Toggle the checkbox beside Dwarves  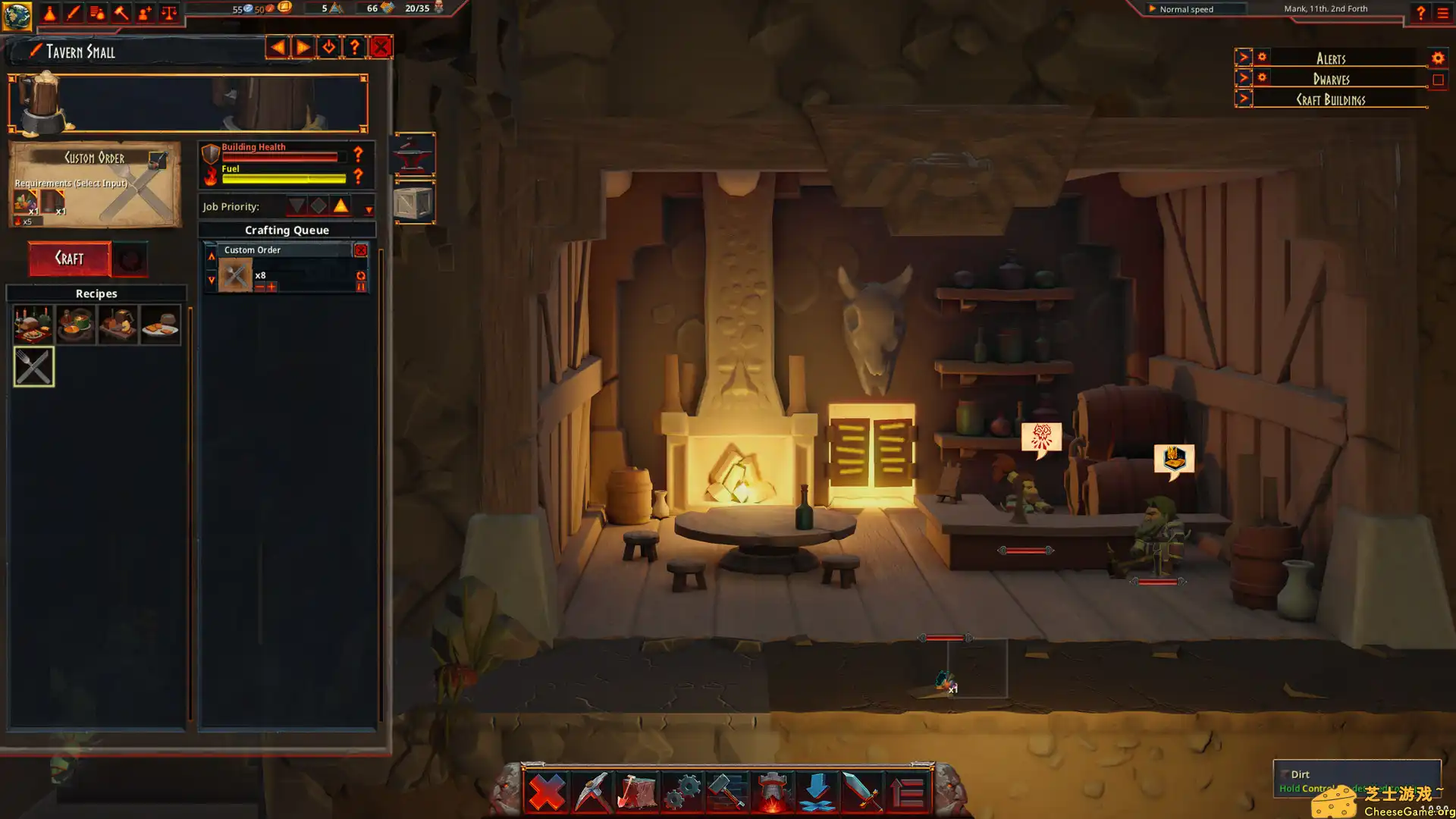click(x=1438, y=80)
